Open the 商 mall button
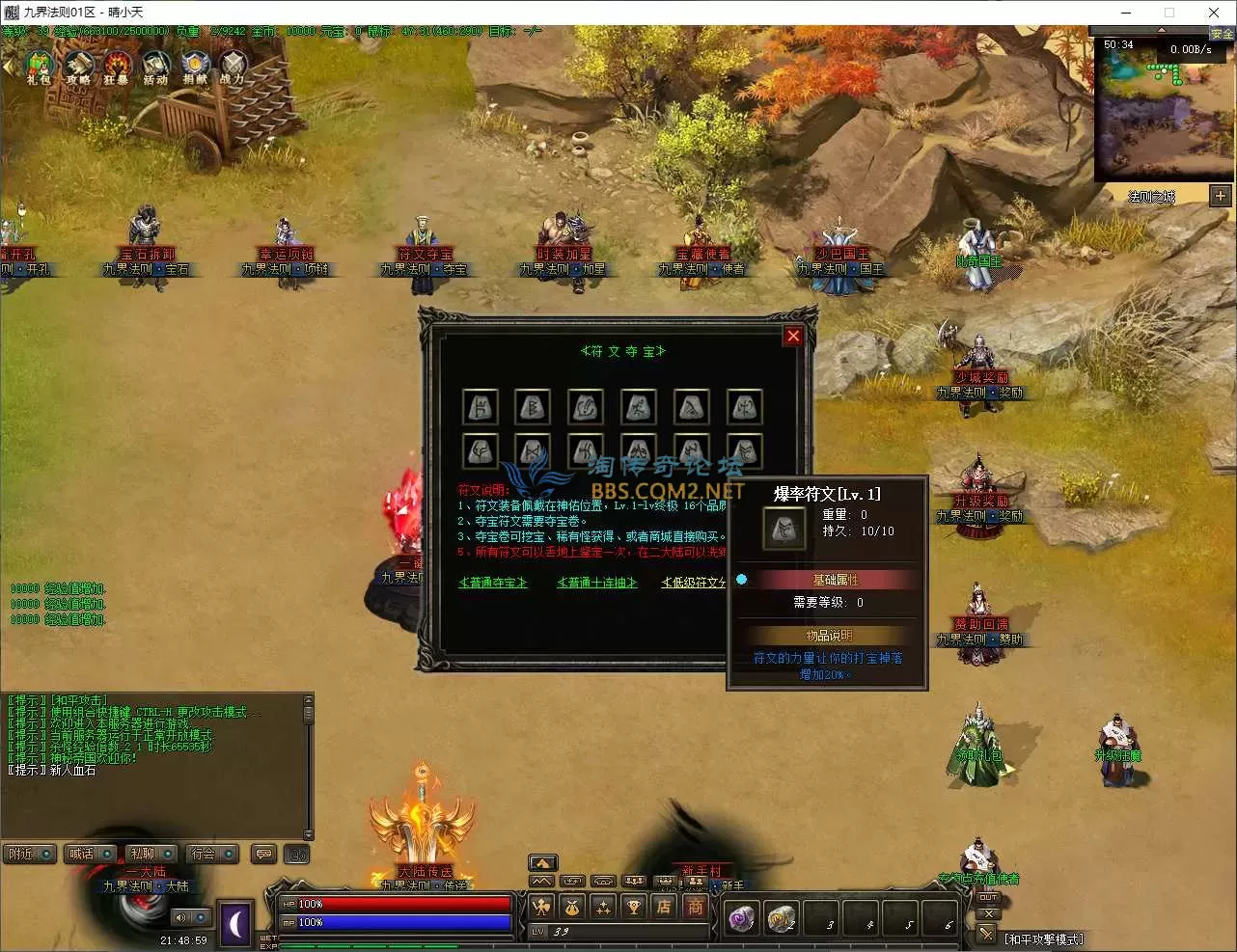The height and width of the screenshot is (952, 1237). click(x=695, y=907)
